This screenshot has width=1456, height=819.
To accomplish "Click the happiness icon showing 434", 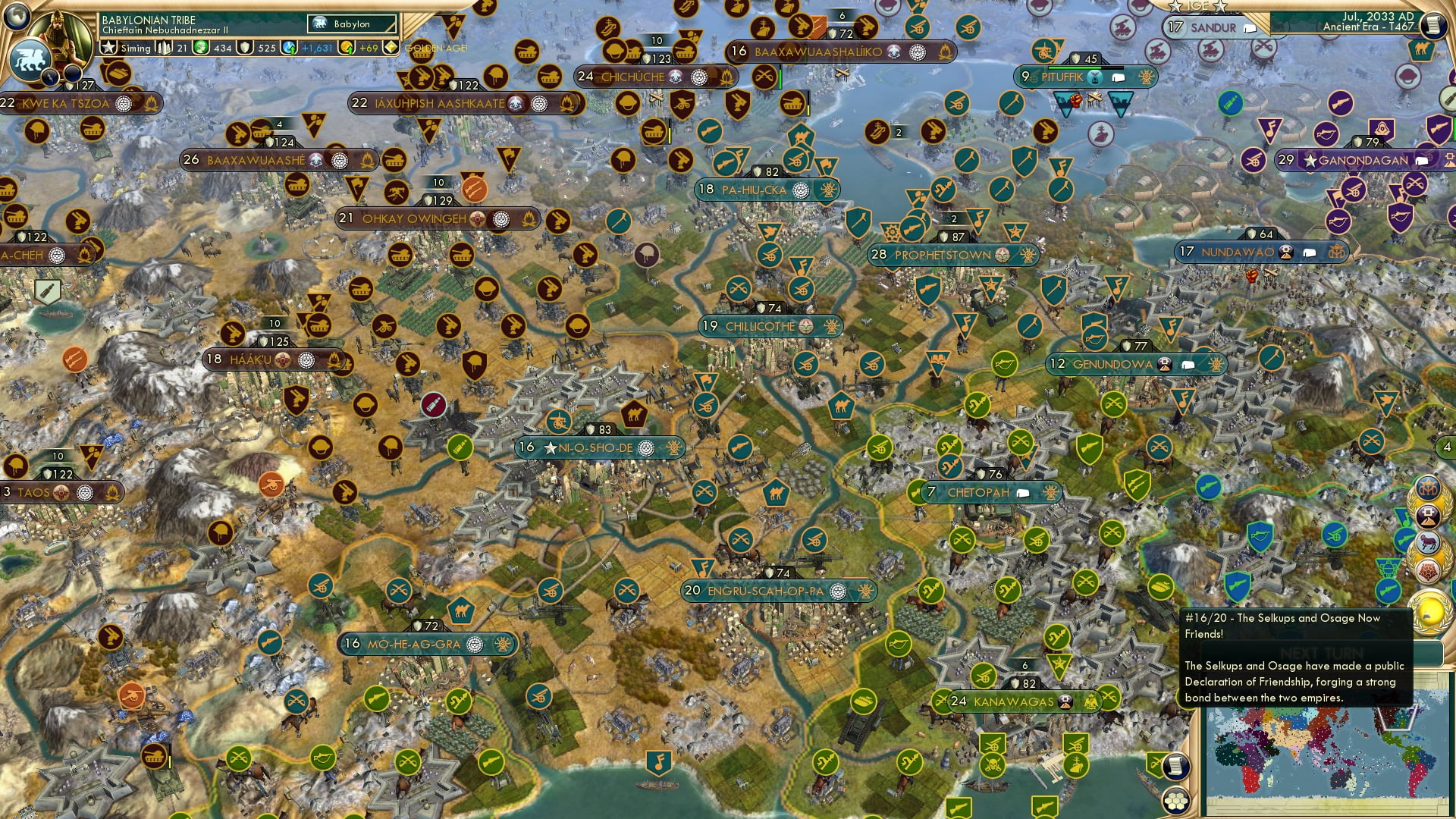I will [201, 46].
